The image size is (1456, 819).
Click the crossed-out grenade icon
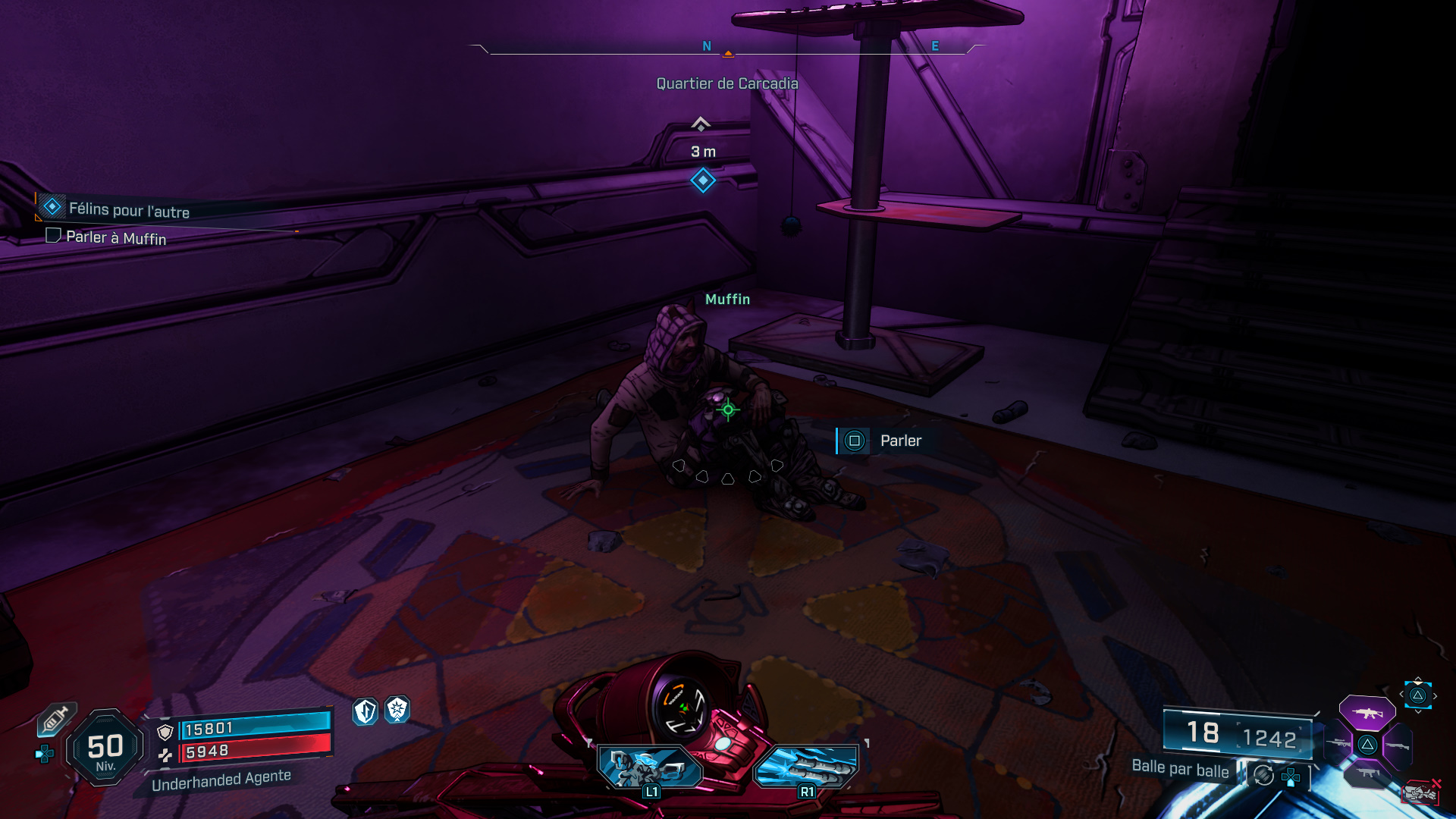click(1421, 792)
